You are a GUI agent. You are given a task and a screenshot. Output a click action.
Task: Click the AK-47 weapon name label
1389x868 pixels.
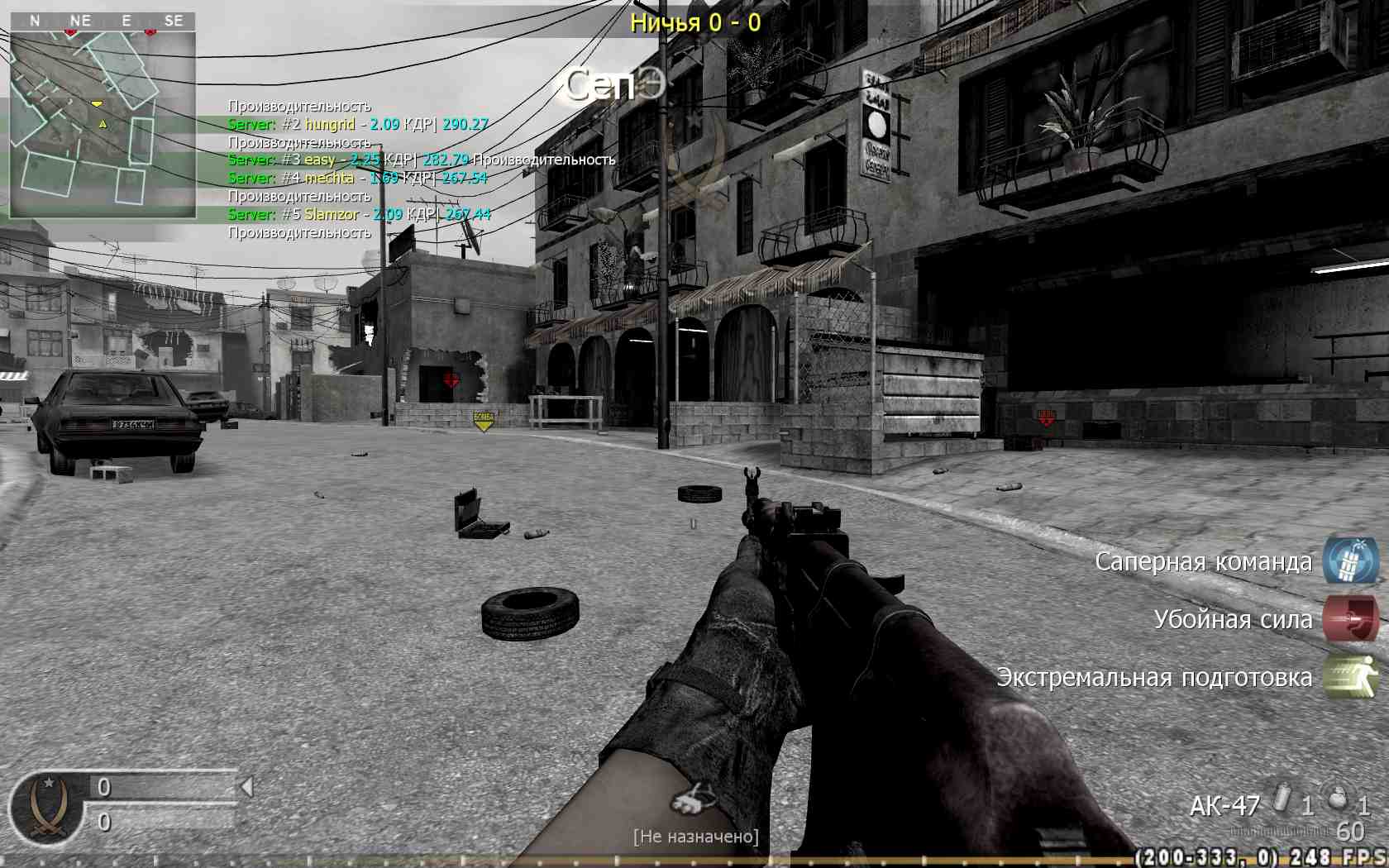1224,804
